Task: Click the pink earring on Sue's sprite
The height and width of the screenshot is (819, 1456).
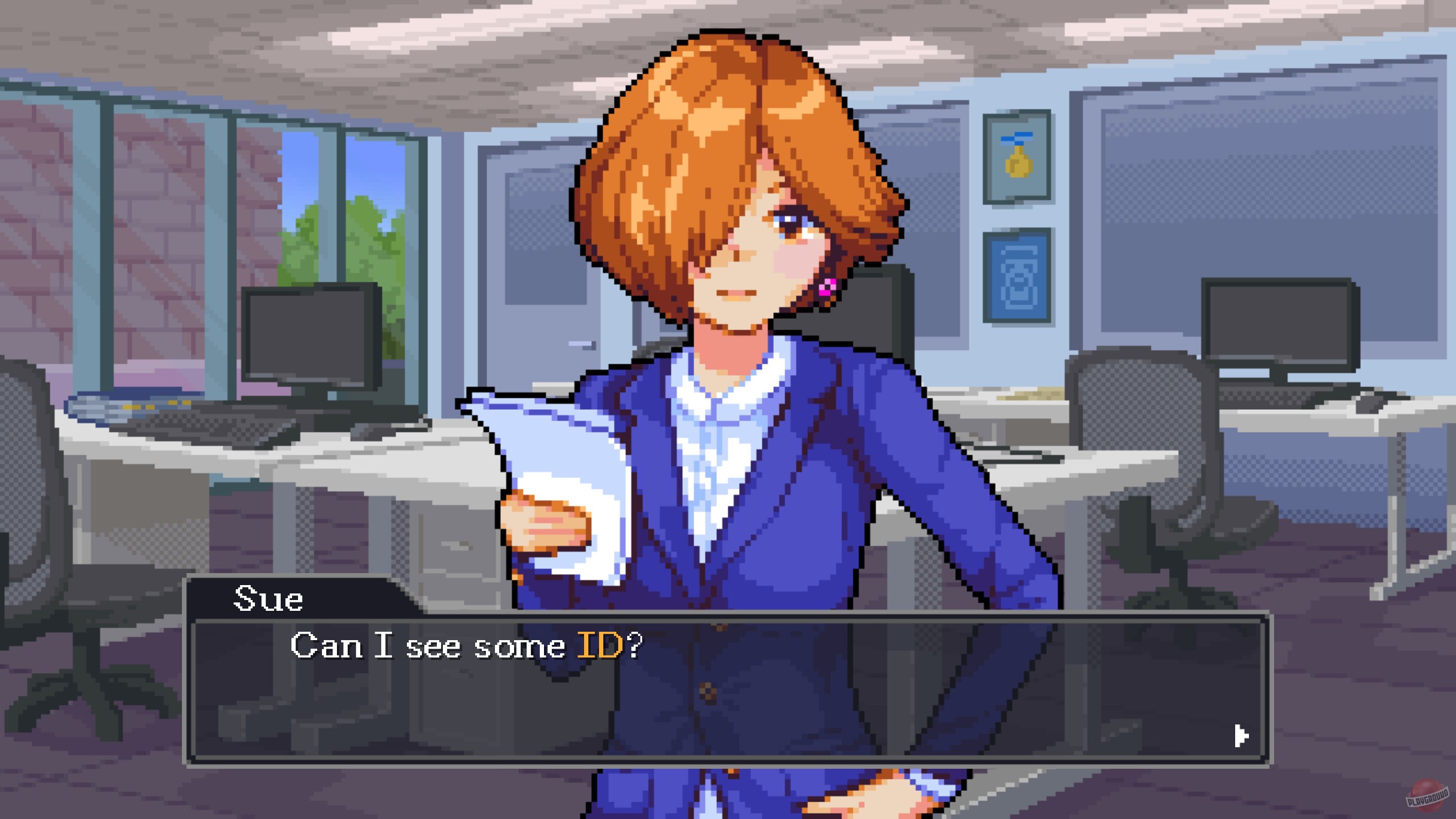Action: 827,287
